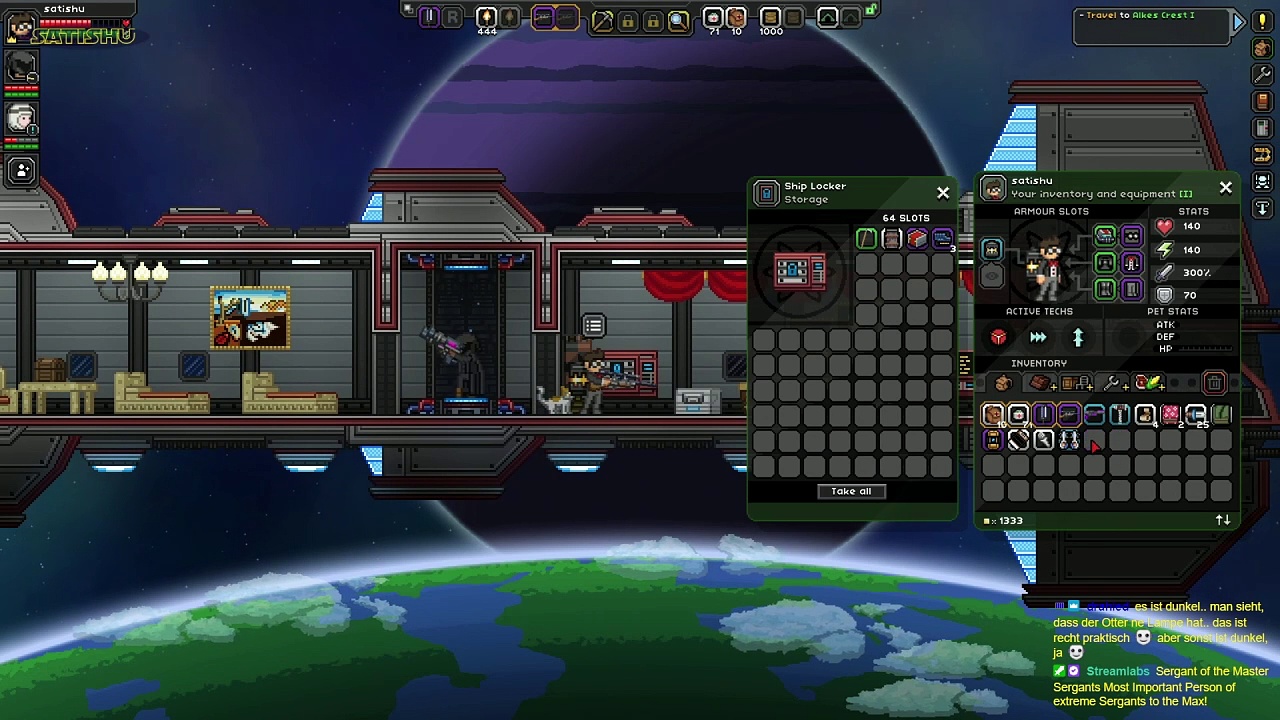Take all items from the Ship Locker

pos(851,491)
